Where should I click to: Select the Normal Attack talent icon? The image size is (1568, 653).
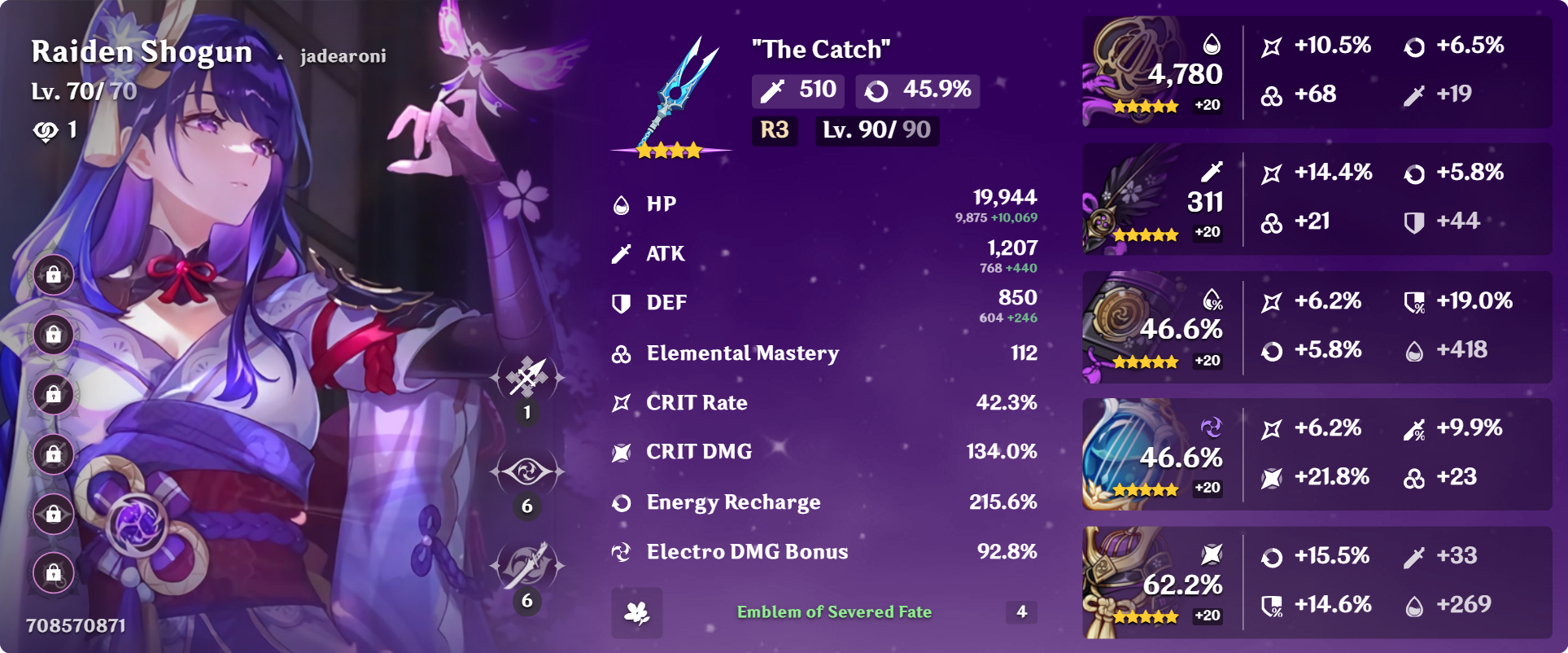tap(527, 377)
